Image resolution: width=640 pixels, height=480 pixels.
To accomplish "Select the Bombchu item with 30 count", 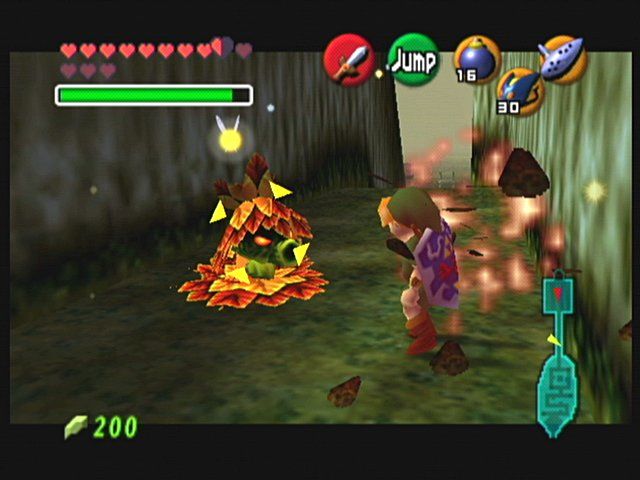I will 519,90.
